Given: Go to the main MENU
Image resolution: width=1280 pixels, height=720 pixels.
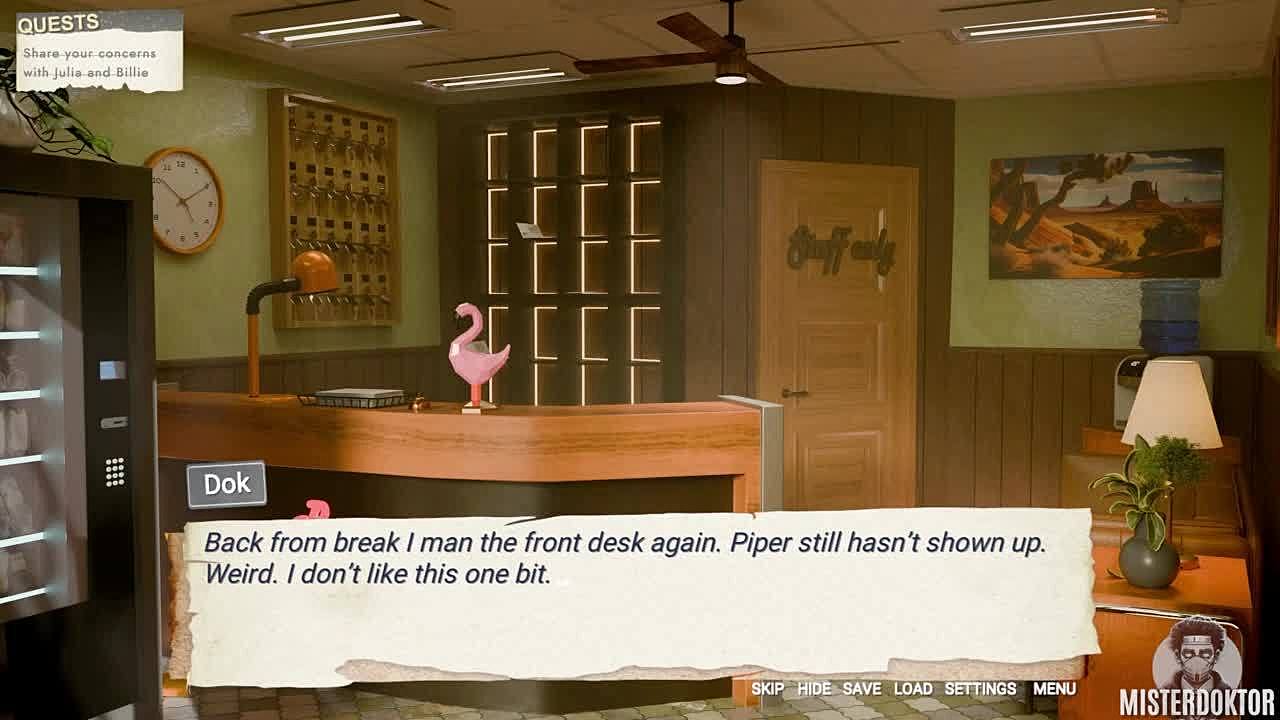Looking at the screenshot, I should pyautogui.click(x=1054, y=689).
